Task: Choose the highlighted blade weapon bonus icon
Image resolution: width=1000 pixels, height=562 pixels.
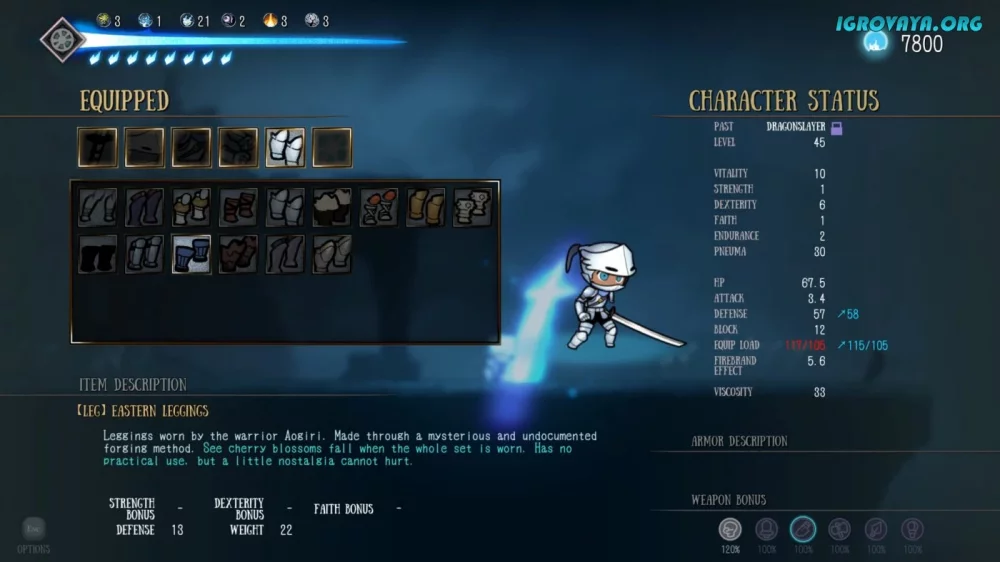Action: click(803, 530)
